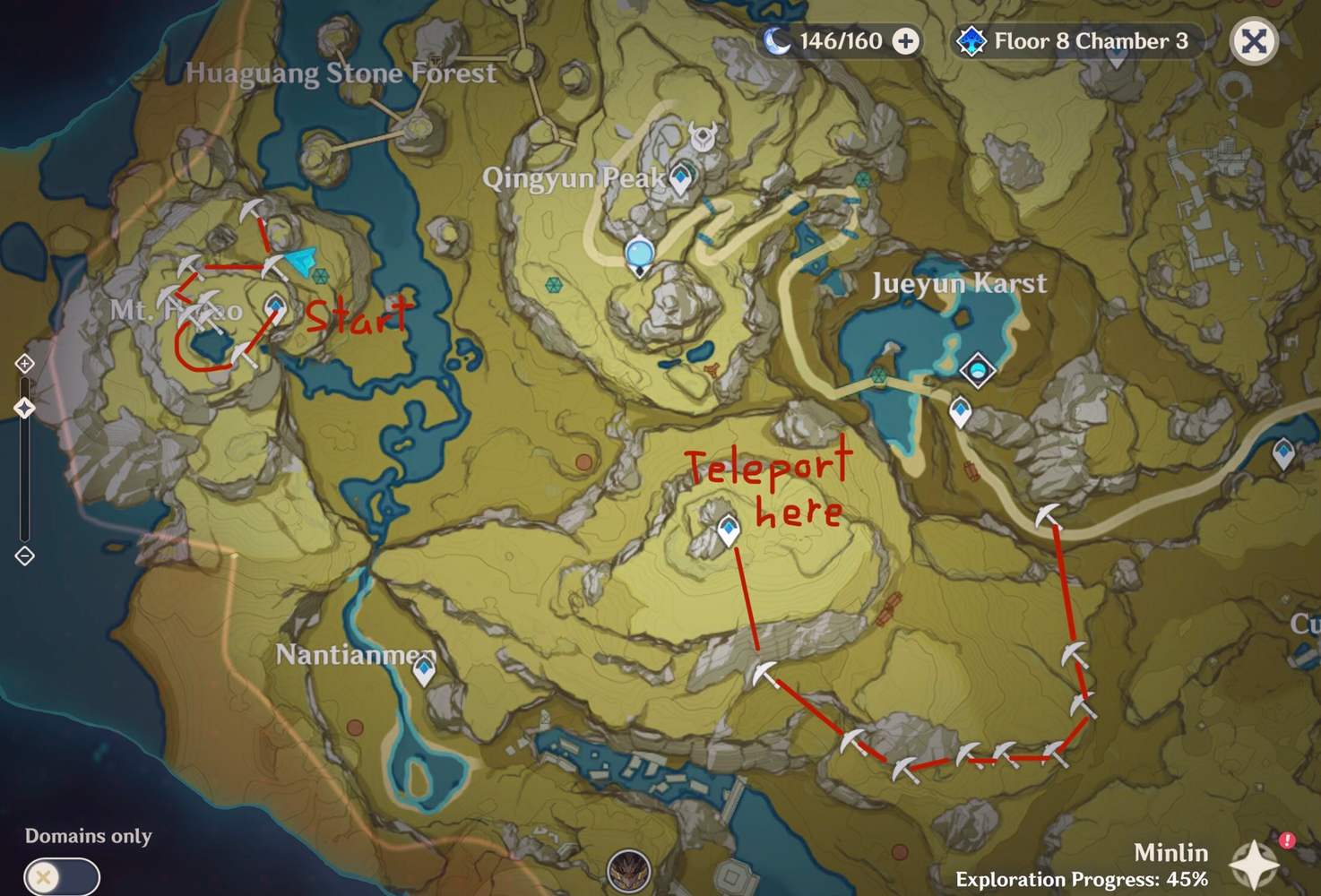Click the waypoint pin below Jueyun Karst label

[958, 411]
